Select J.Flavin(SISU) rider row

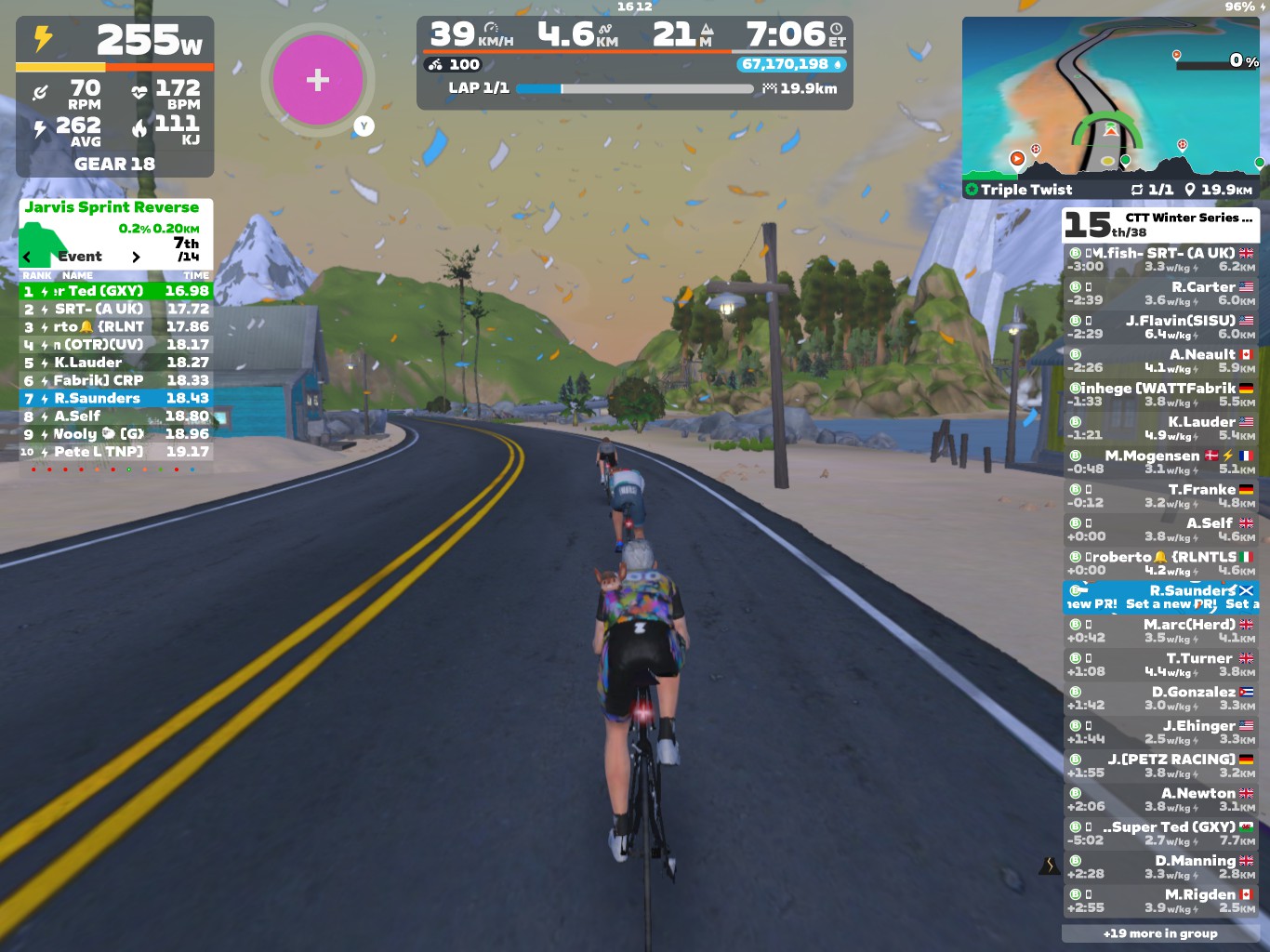(x=1160, y=326)
